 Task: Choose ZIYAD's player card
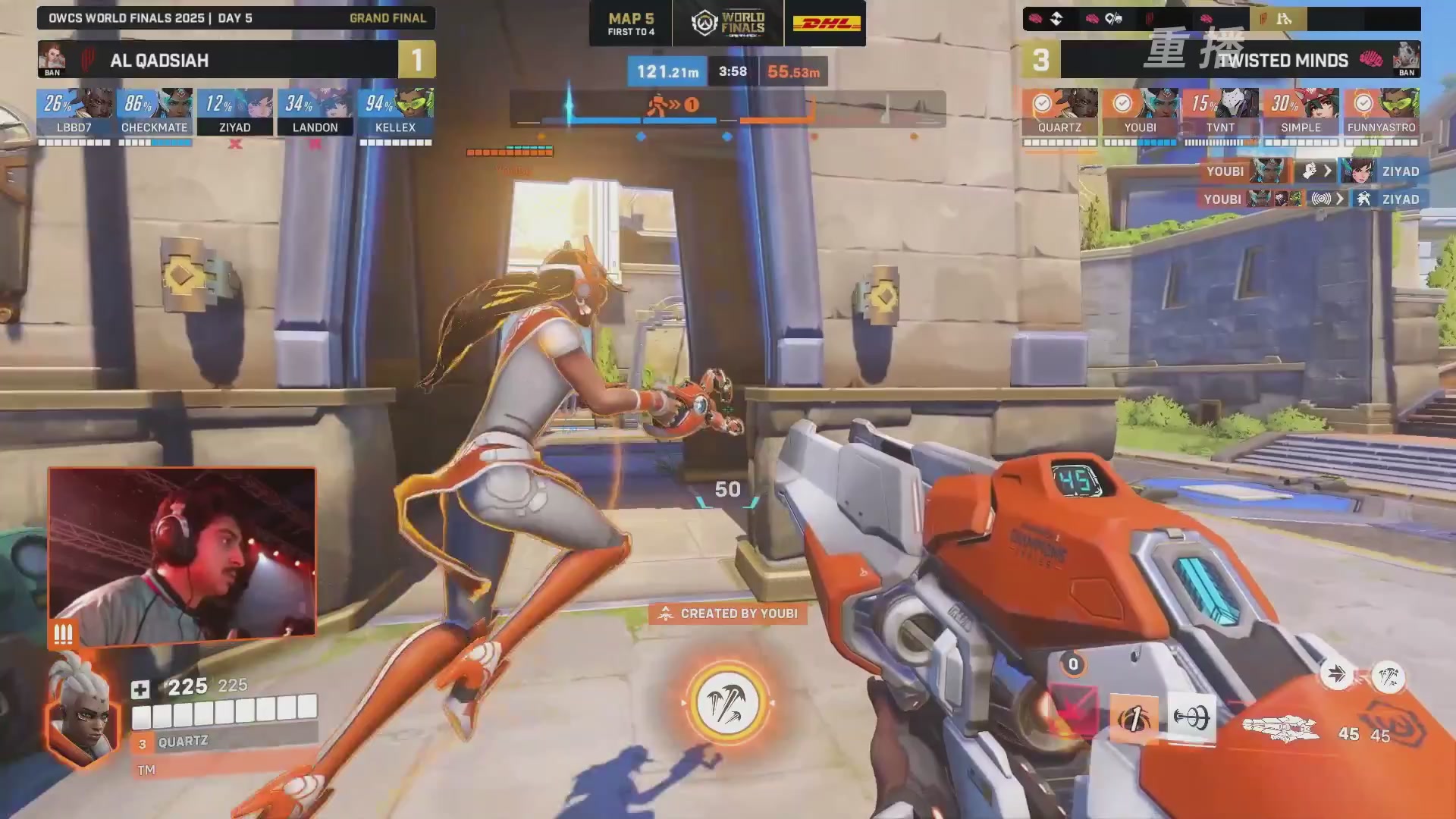point(235,112)
